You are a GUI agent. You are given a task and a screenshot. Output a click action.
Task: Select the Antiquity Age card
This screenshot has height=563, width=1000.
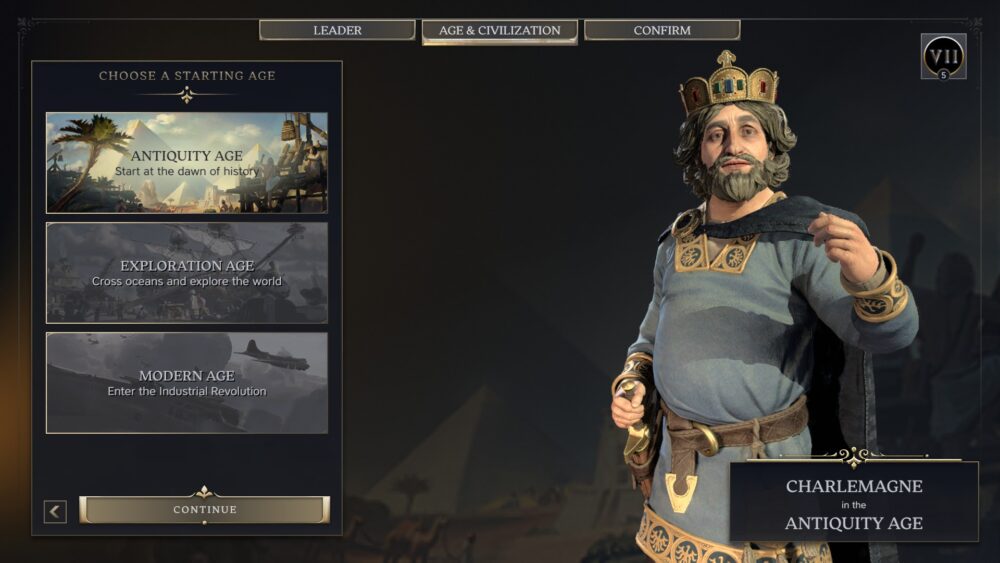pos(187,163)
